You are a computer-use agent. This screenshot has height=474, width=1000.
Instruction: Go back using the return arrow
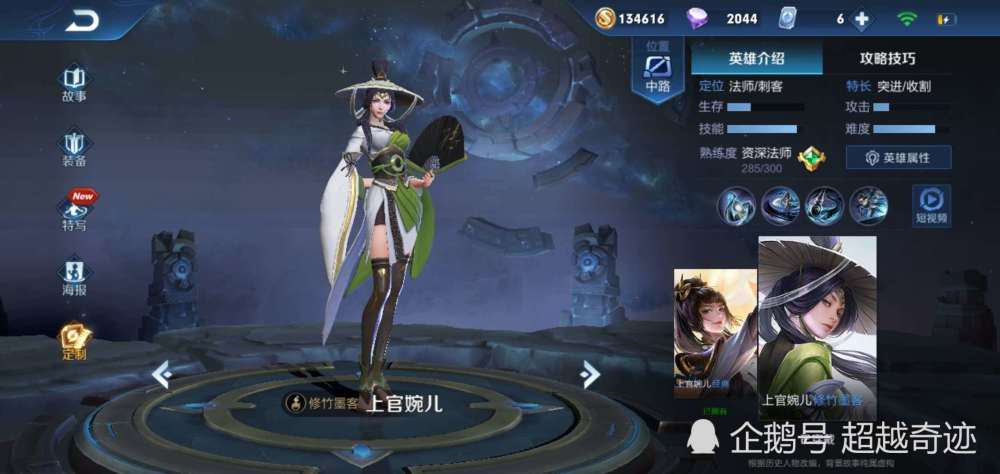pyautogui.click(x=83, y=20)
